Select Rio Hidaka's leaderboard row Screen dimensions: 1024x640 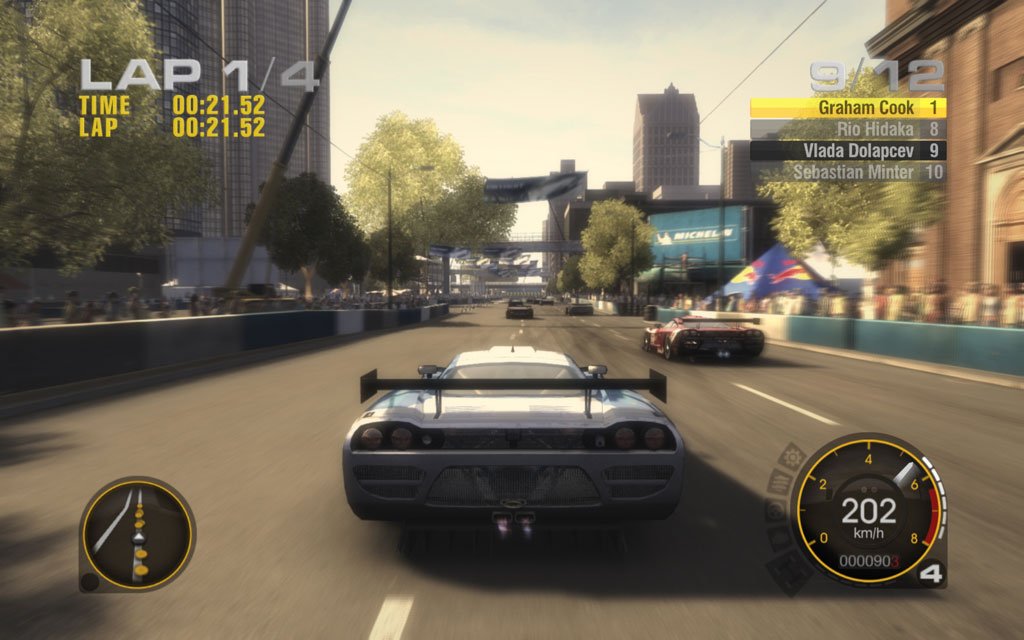click(847, 129)
